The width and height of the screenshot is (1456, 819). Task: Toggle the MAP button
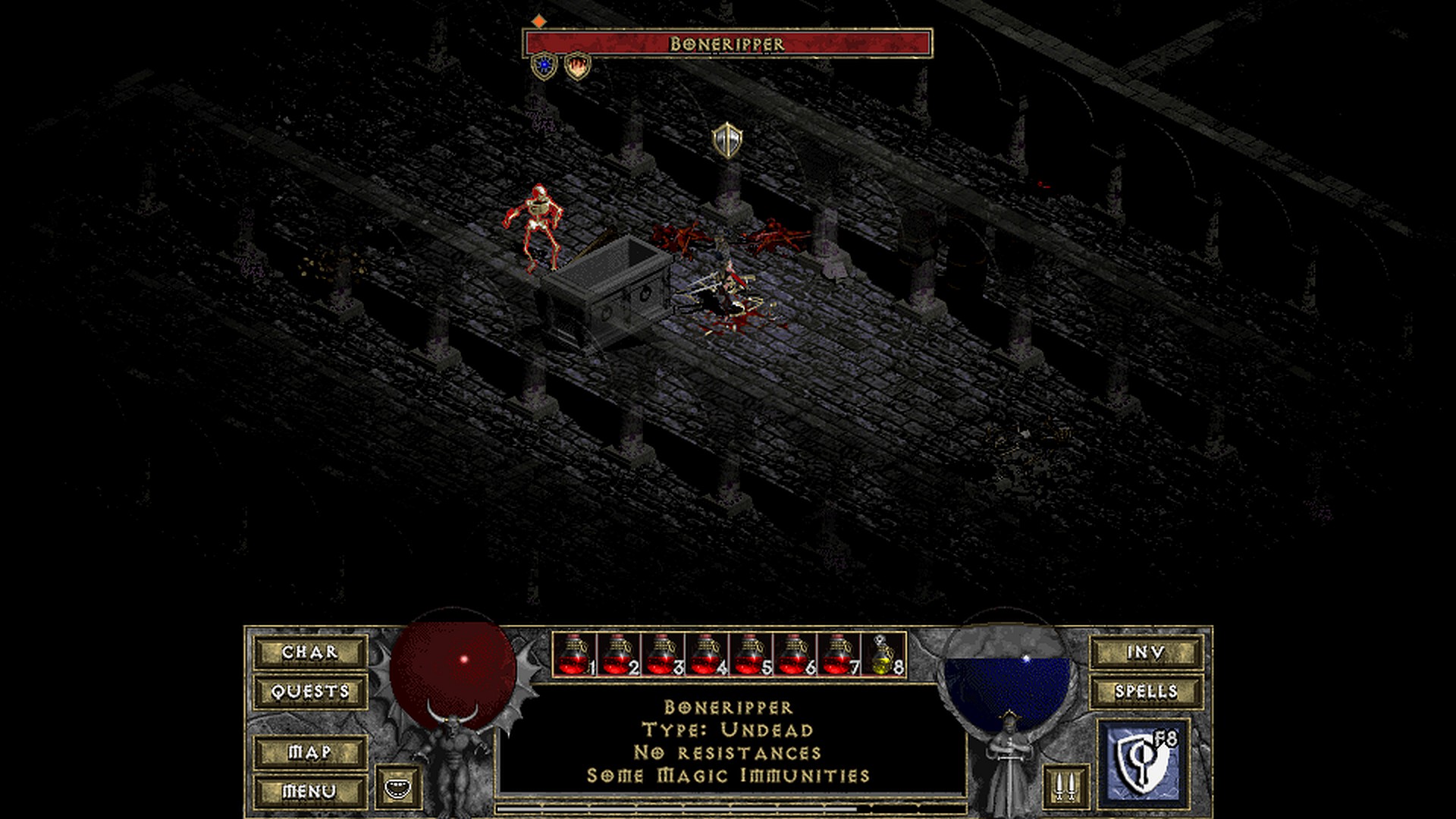pyautogui.click(x=310, y=752)
